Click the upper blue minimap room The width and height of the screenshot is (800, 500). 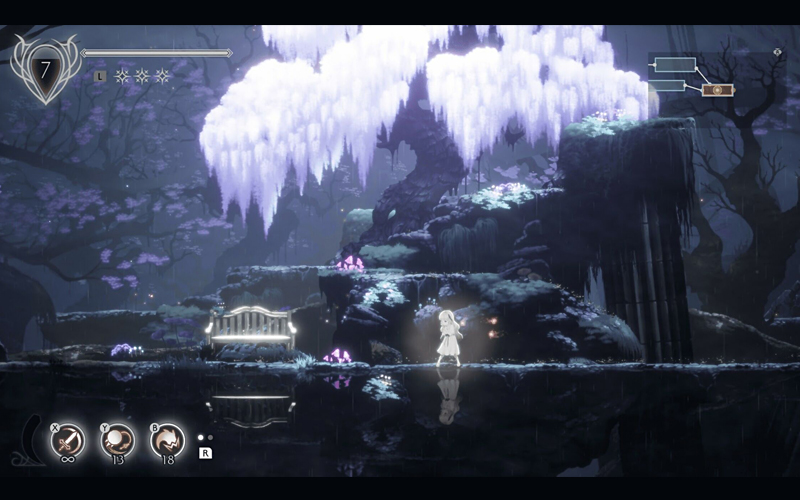tap(675, 66)
